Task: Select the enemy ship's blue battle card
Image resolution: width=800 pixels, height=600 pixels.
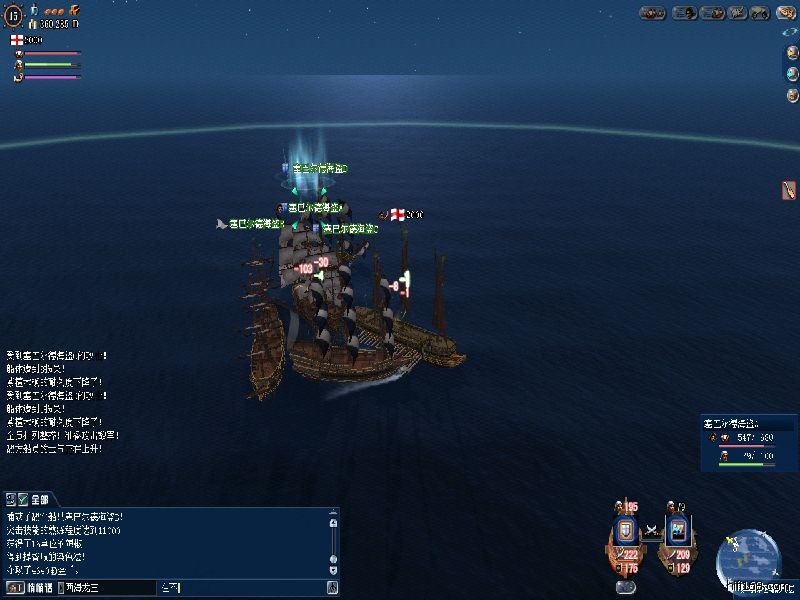Action: (677, 529)
